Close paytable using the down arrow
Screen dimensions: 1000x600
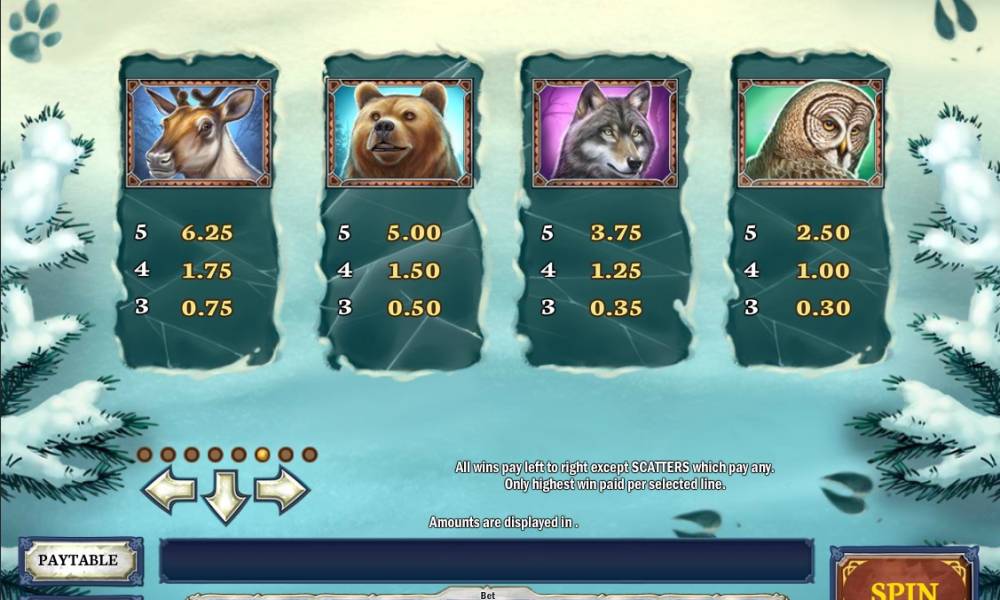tap(225, 495)
